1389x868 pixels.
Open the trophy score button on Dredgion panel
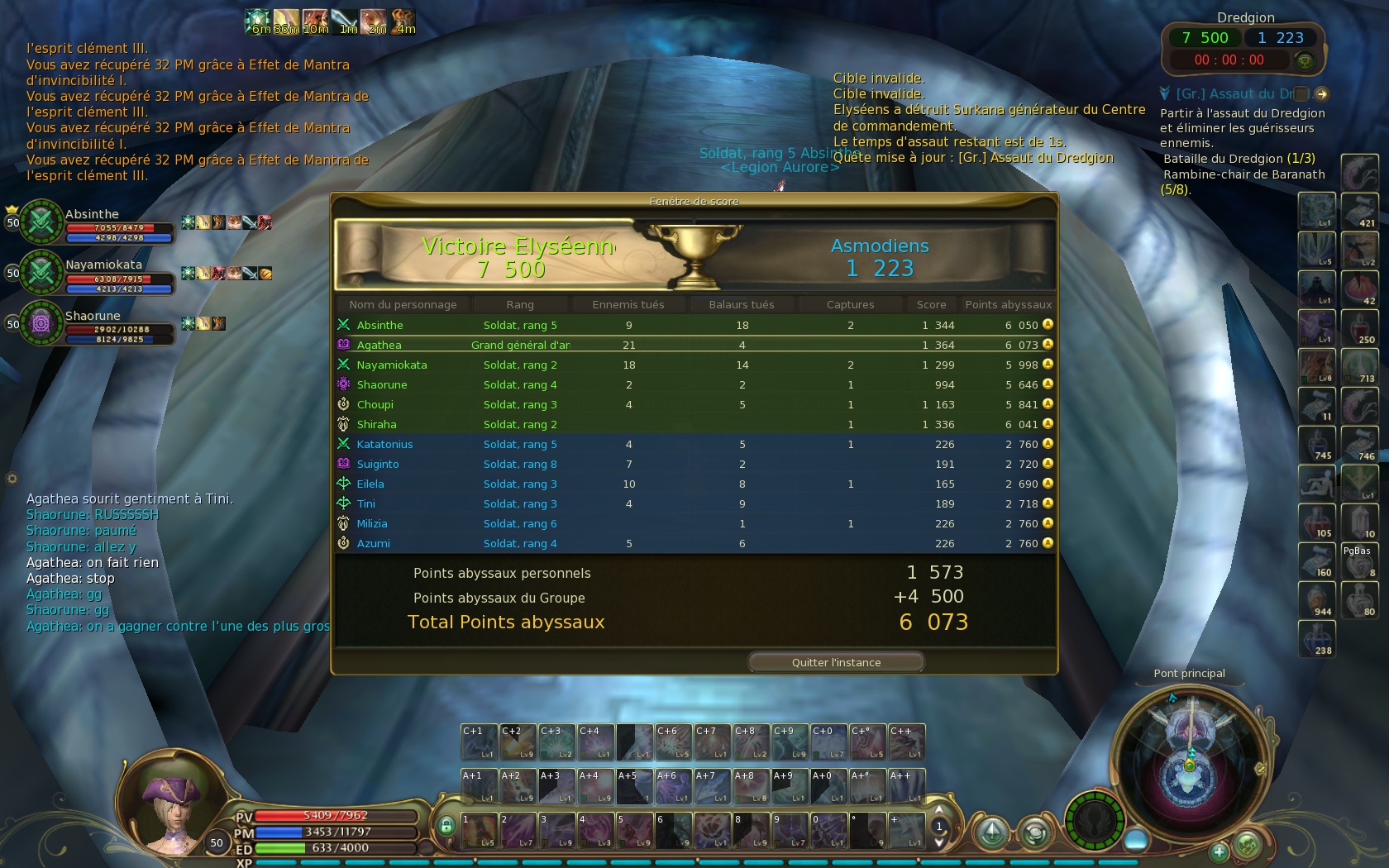pos(1304,60)
